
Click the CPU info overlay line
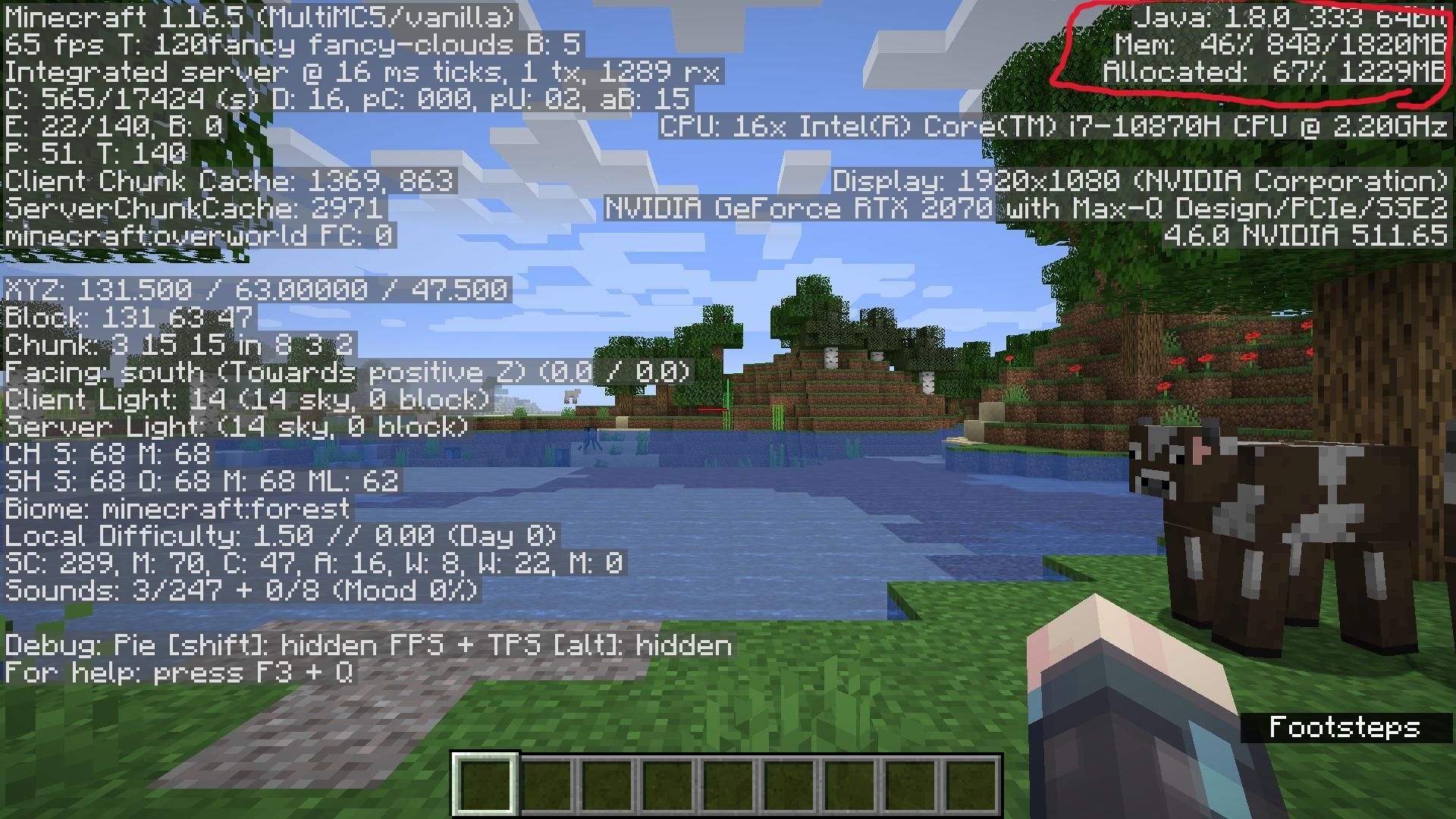(x=1054, y=126)
